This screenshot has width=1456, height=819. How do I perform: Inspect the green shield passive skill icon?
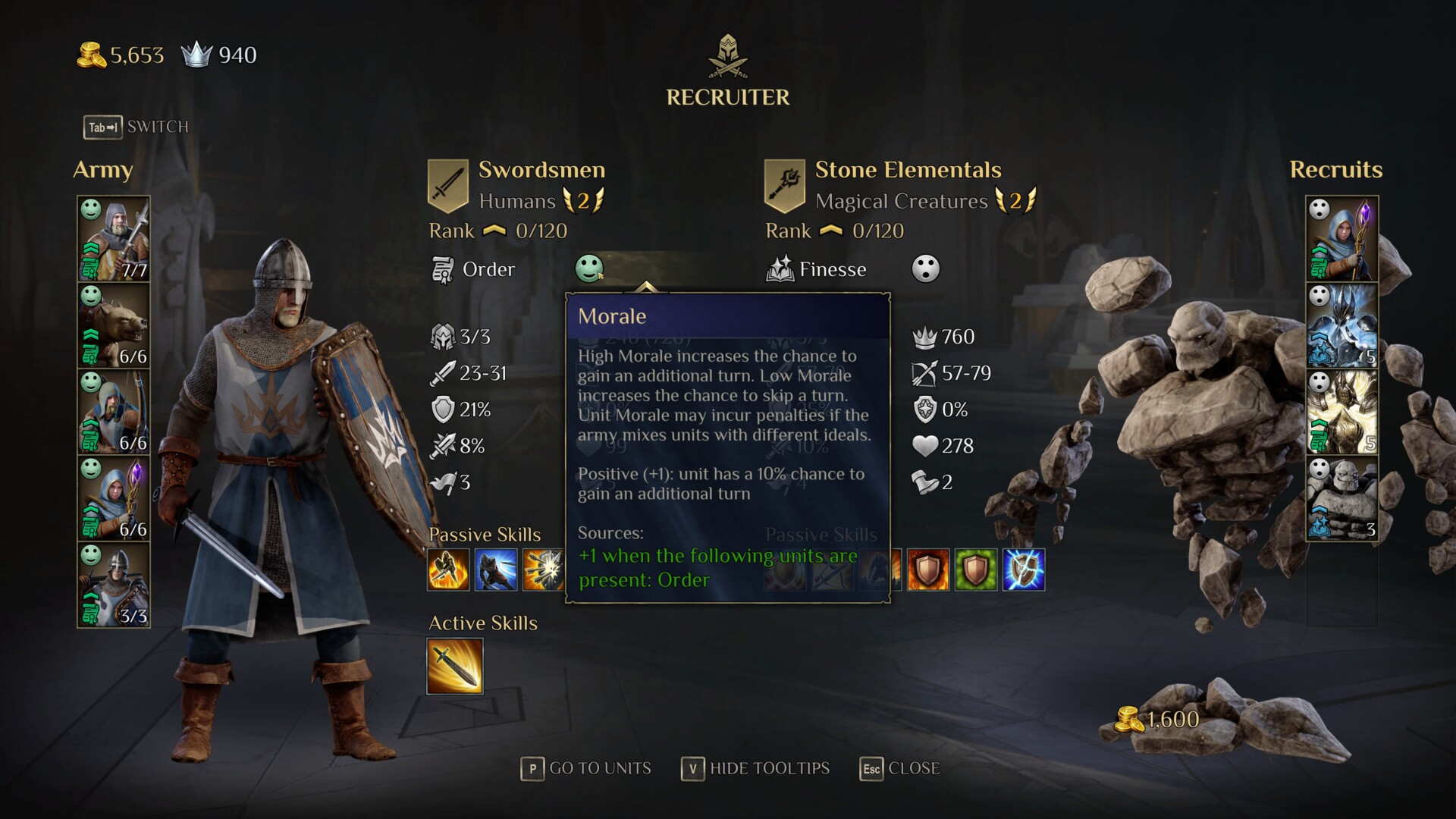coord(975,570)
